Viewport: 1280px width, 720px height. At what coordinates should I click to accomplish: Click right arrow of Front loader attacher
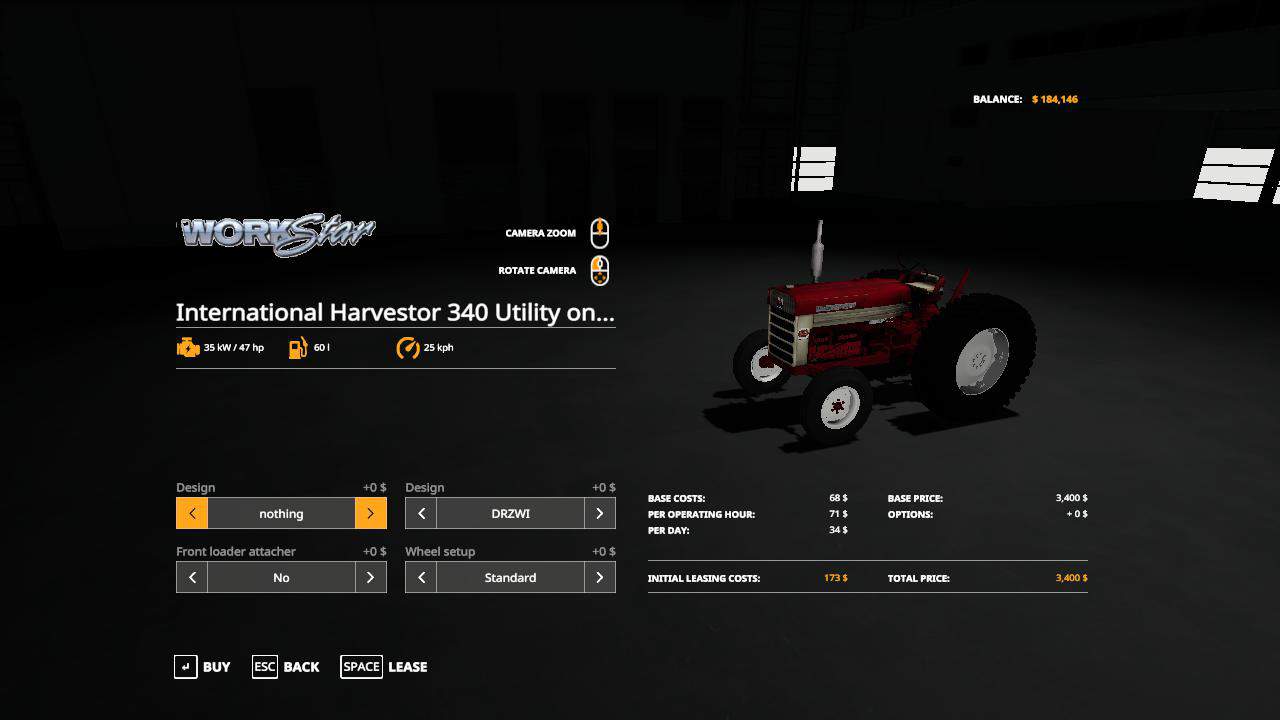click(x=370, y=578)
